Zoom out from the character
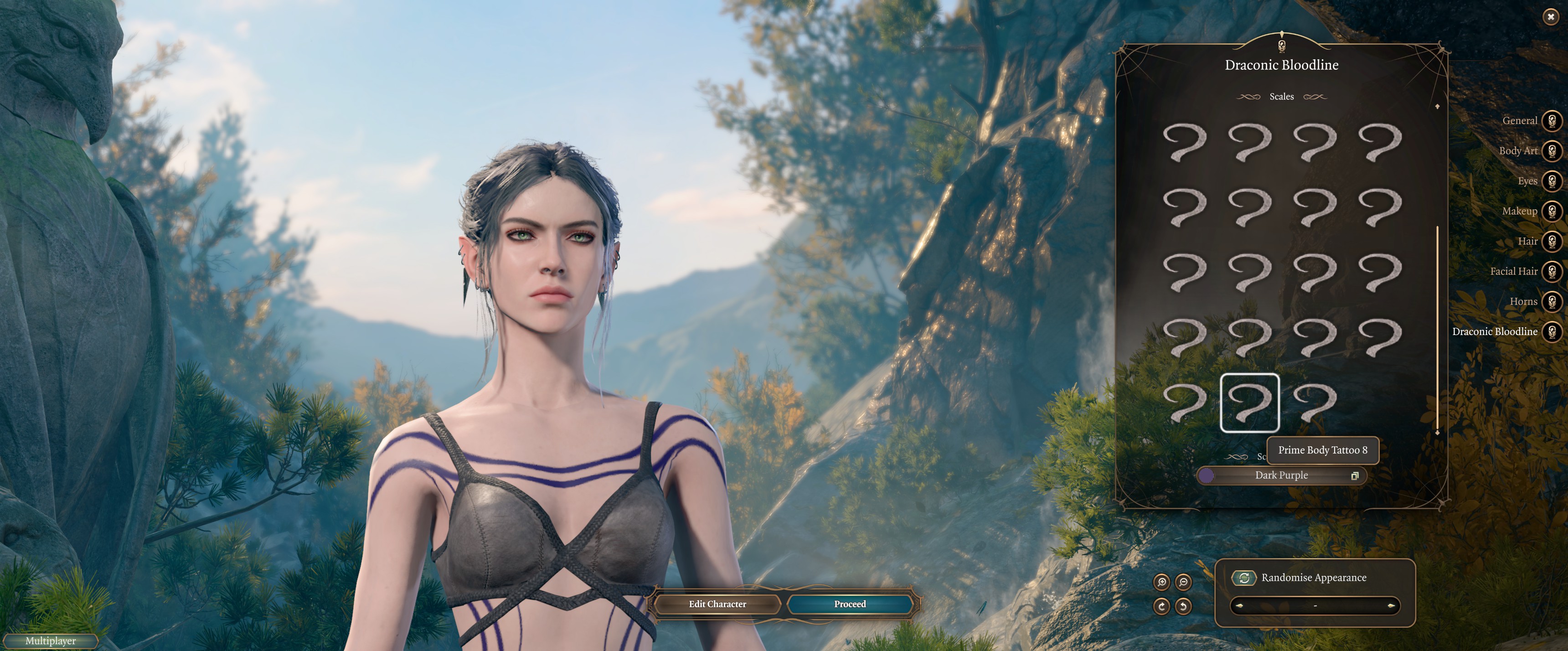 click(1183, 582)
